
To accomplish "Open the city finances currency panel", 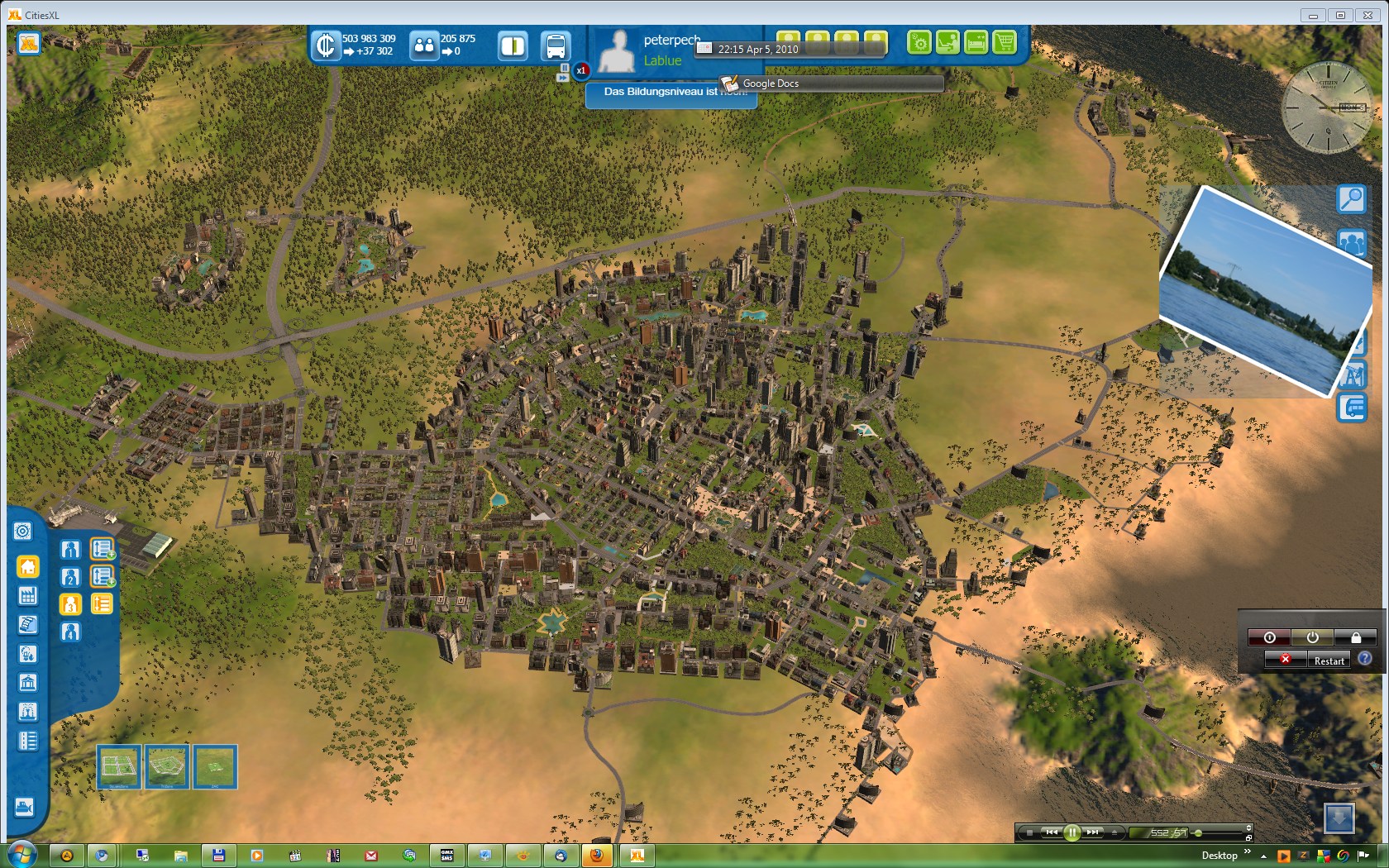I will (x=326, y=45).
